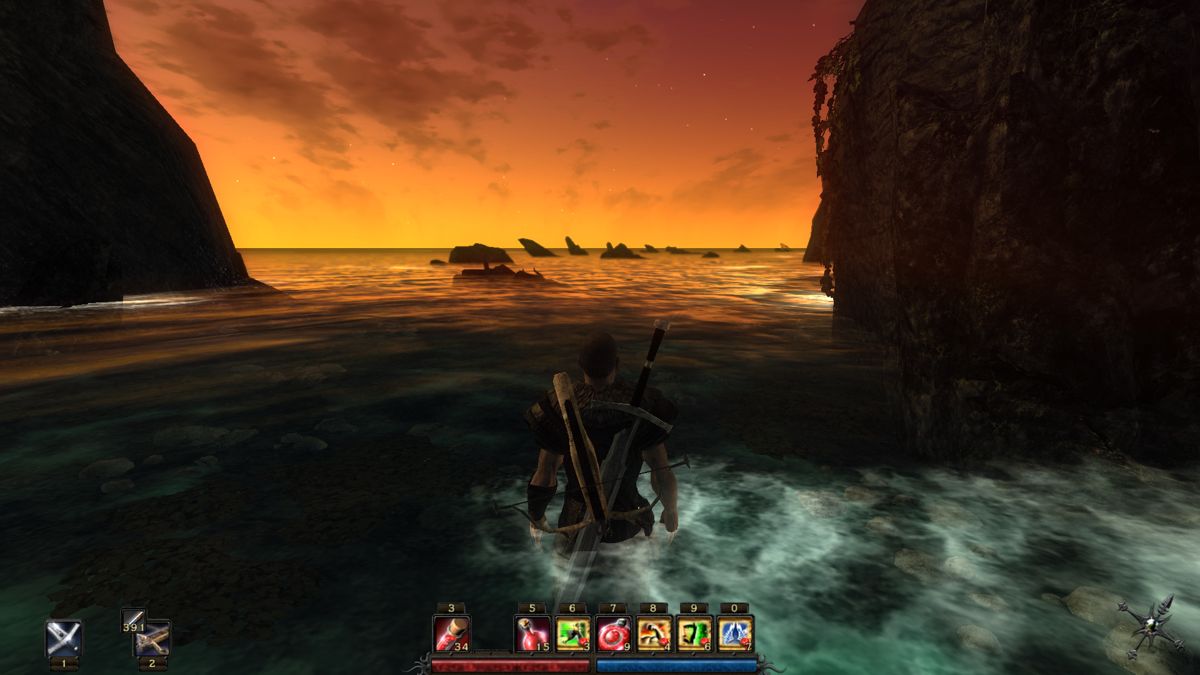Drink the red flask with 15 left
The height and width of the screenshot is (675, 1200).
pos(532,633)
